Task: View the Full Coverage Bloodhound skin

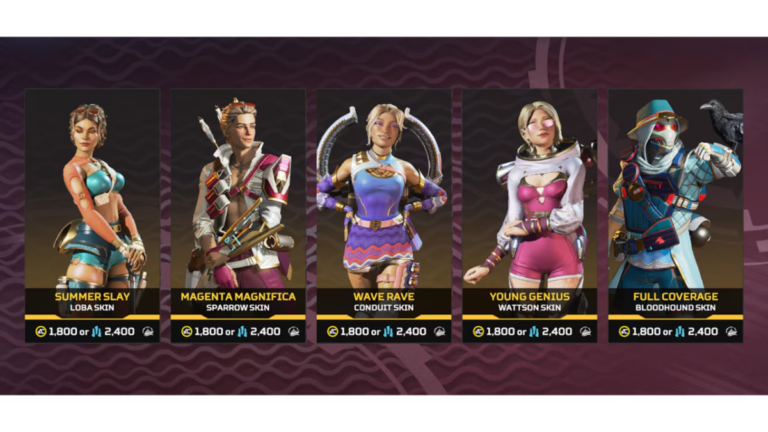Action: click(675, 215)
